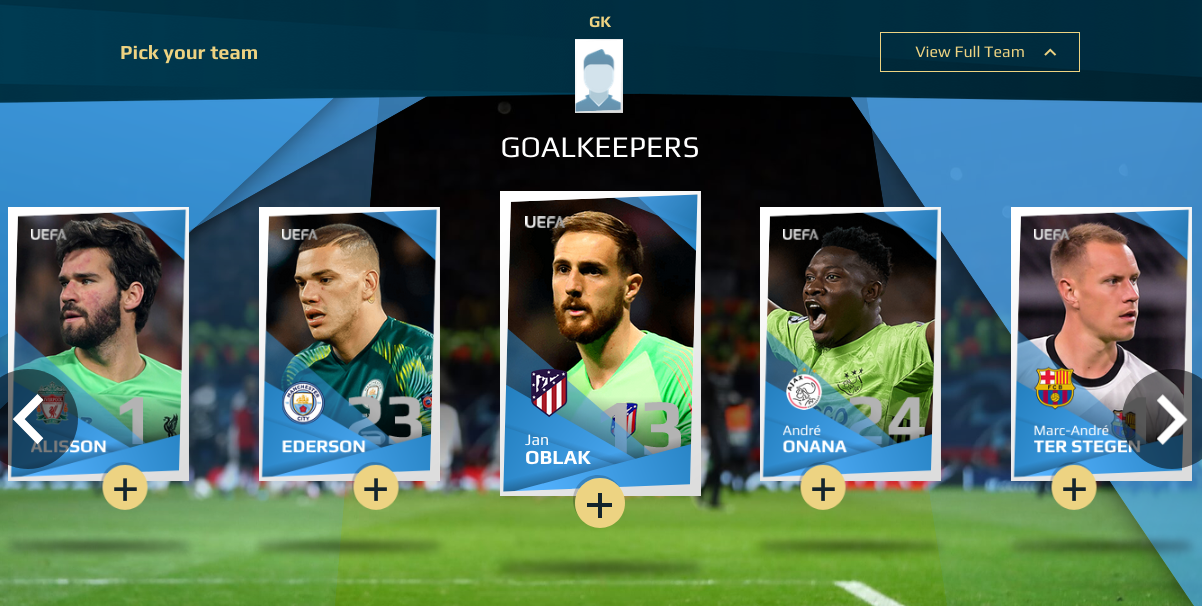The width and height of the screenshot is (1202, 606).
Task: Select the Ederson player card
Action: click(x=348, y=330)
